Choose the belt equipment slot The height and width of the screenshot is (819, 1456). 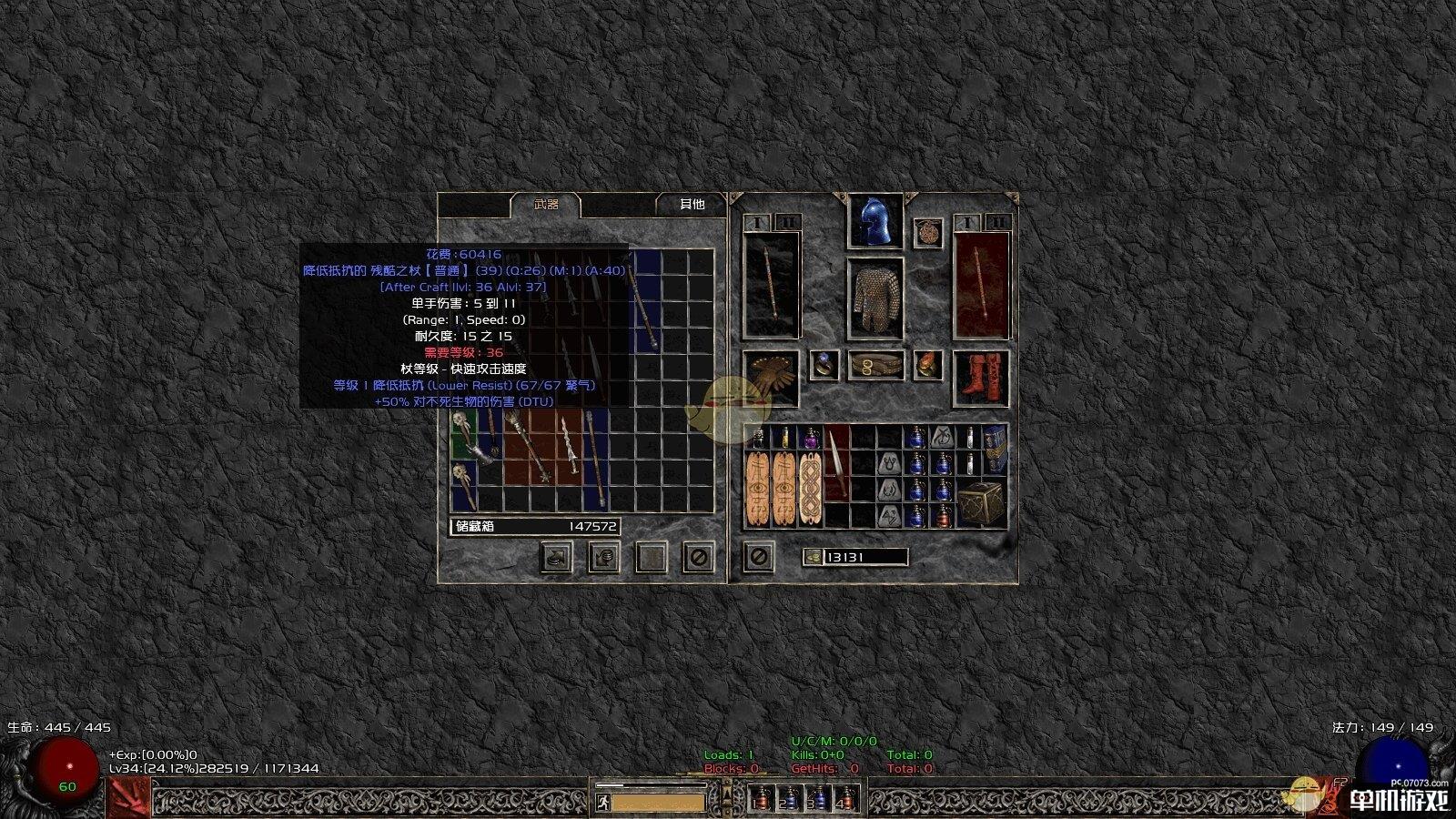[876, 366]
